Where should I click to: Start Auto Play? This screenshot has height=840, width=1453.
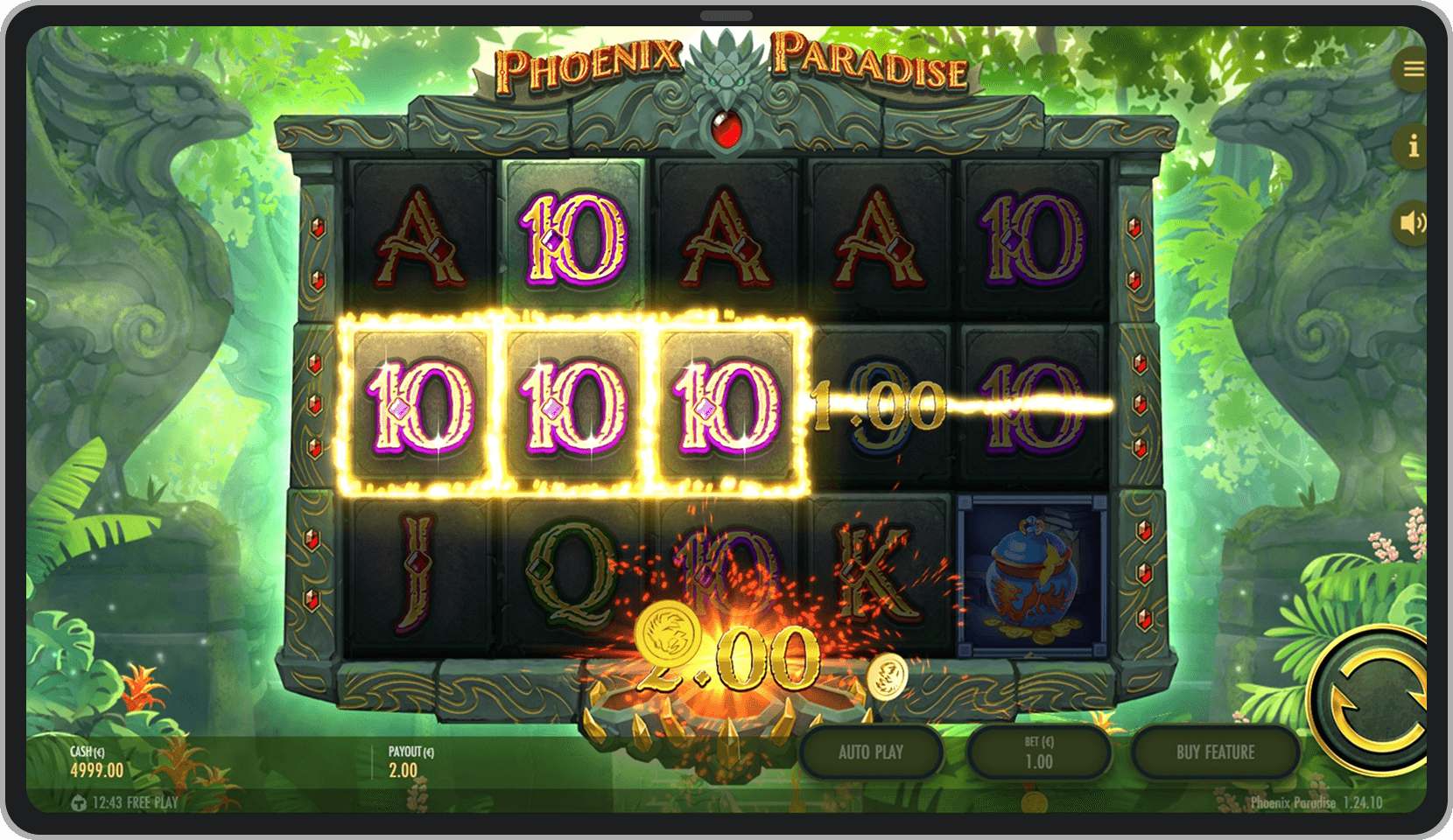(x=871, y=752)
